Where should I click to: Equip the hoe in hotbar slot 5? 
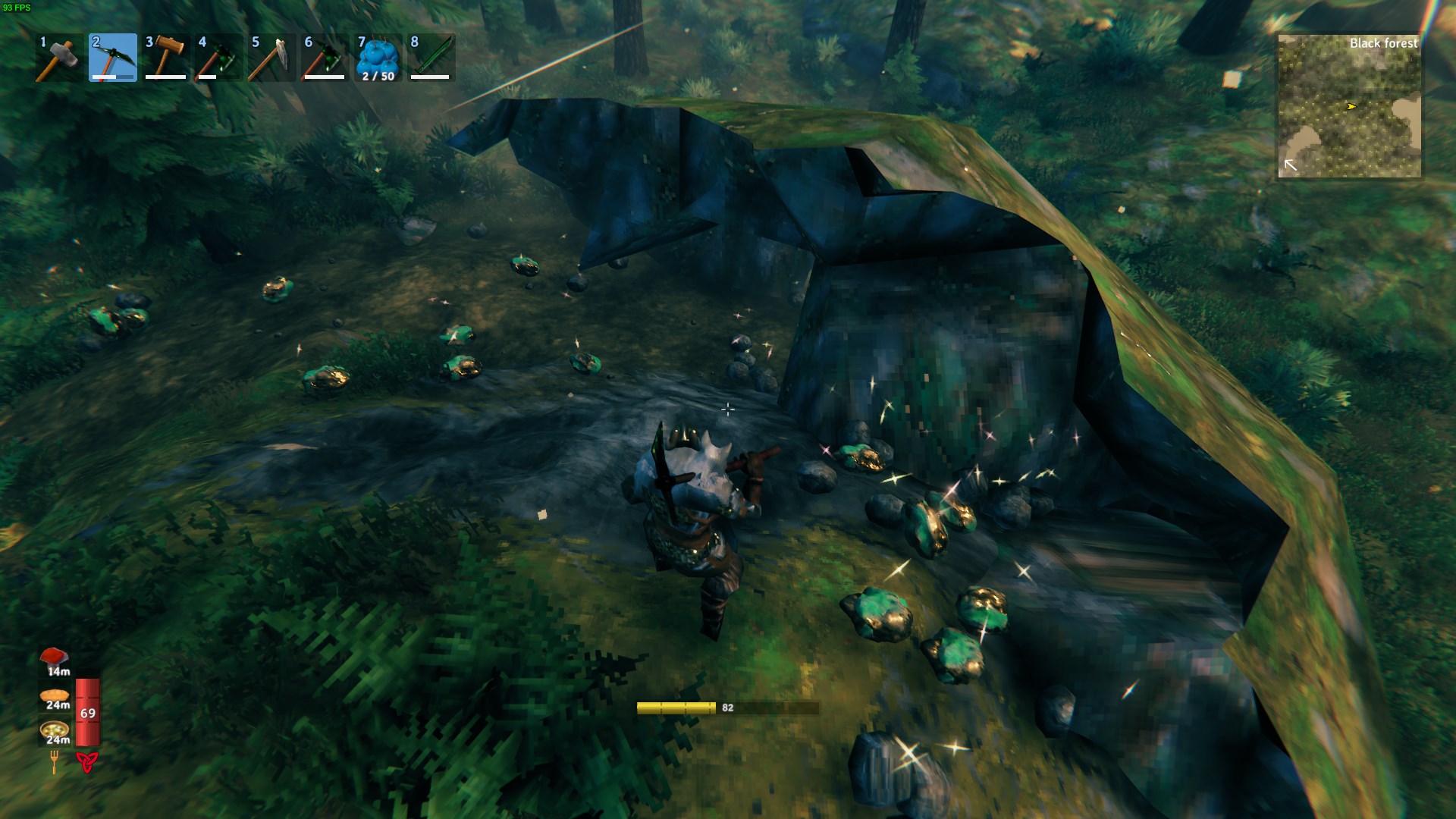271,58
